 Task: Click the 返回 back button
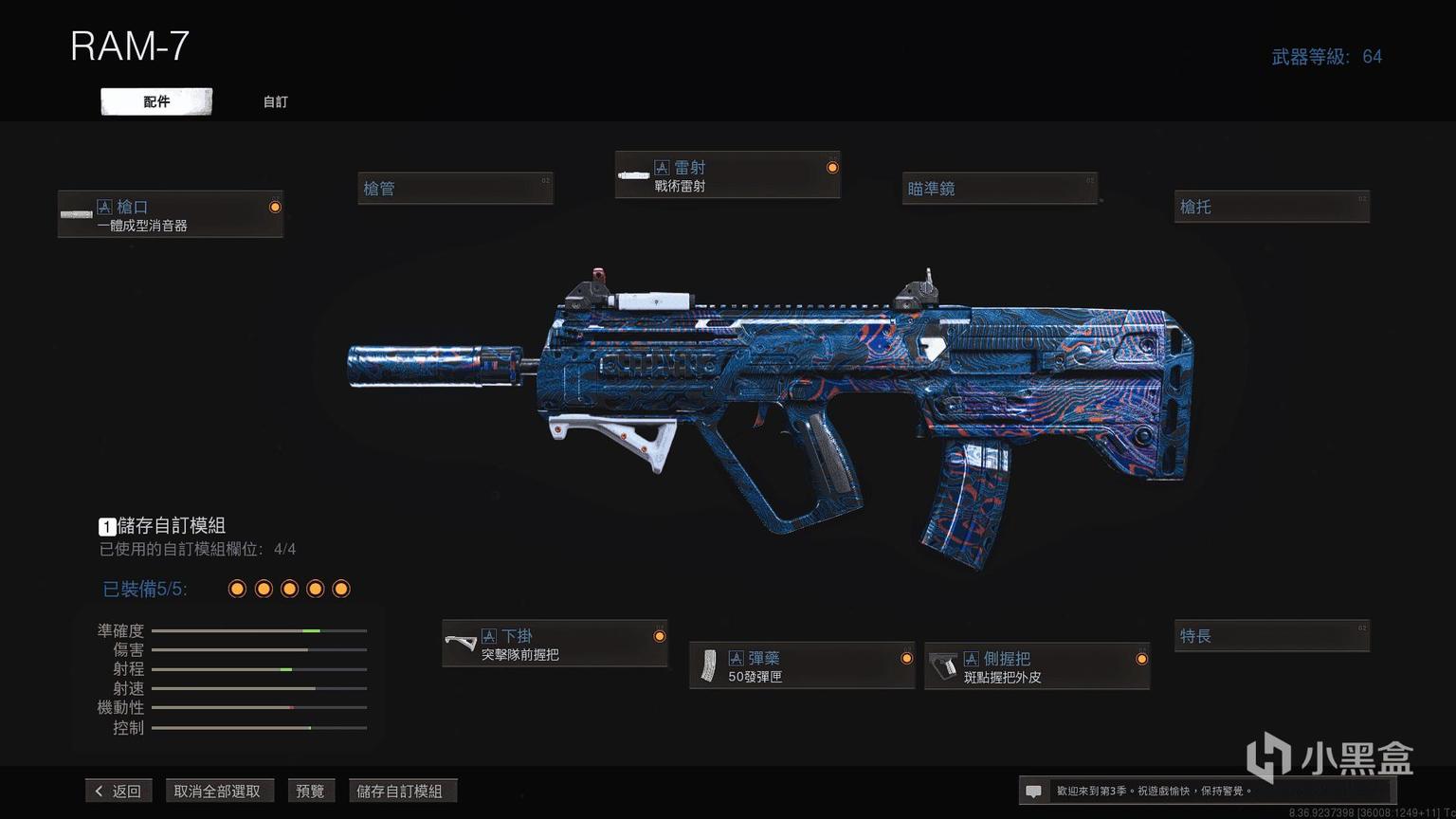[119, 791]
